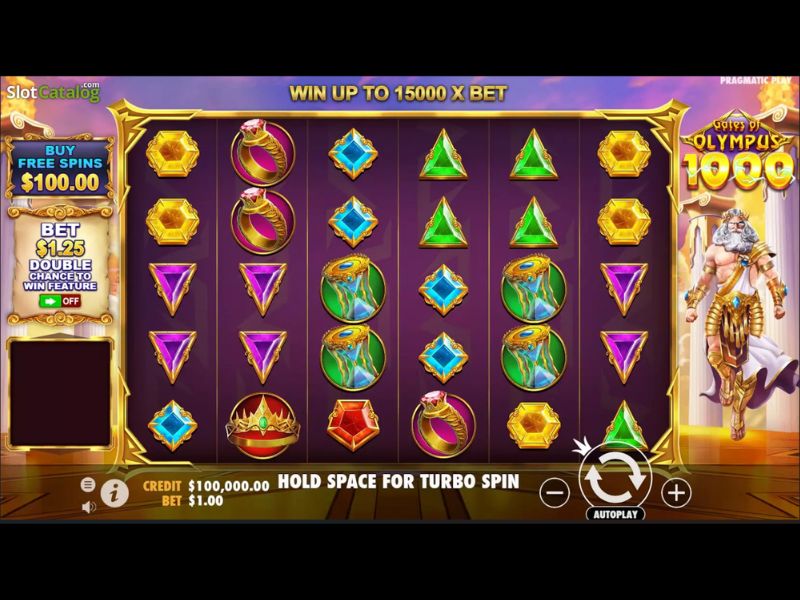Increase the bet with the plus button

677,492
